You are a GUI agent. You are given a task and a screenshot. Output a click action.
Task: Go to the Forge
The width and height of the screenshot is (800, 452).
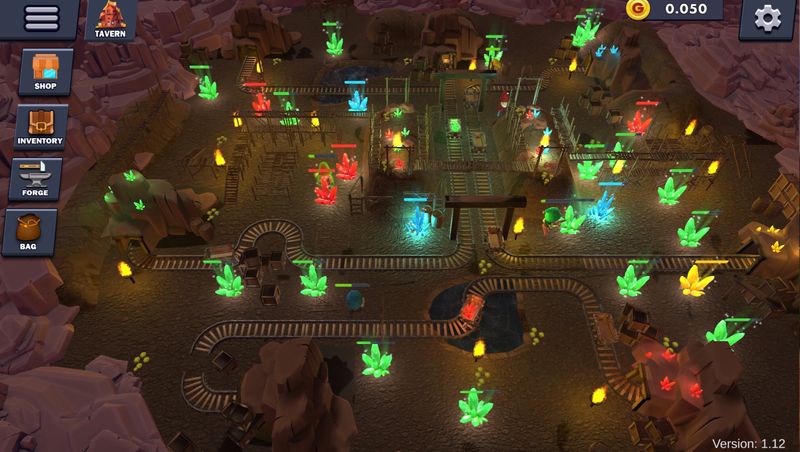[41, 177]
